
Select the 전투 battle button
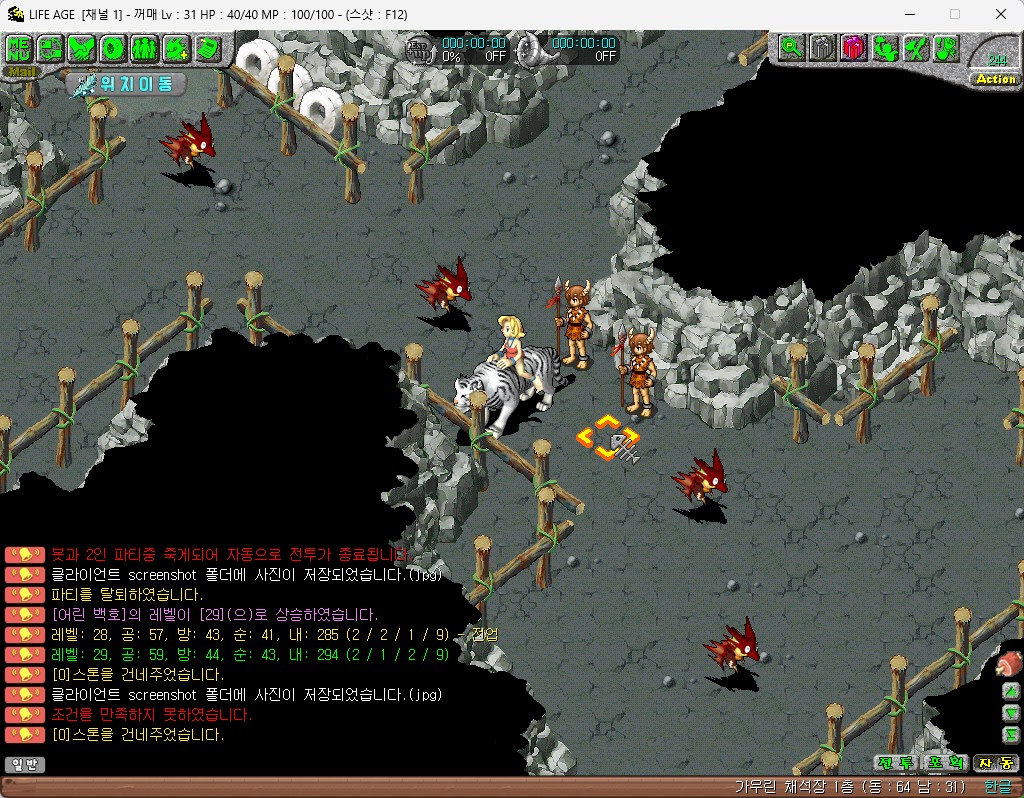tap(895, 763)
